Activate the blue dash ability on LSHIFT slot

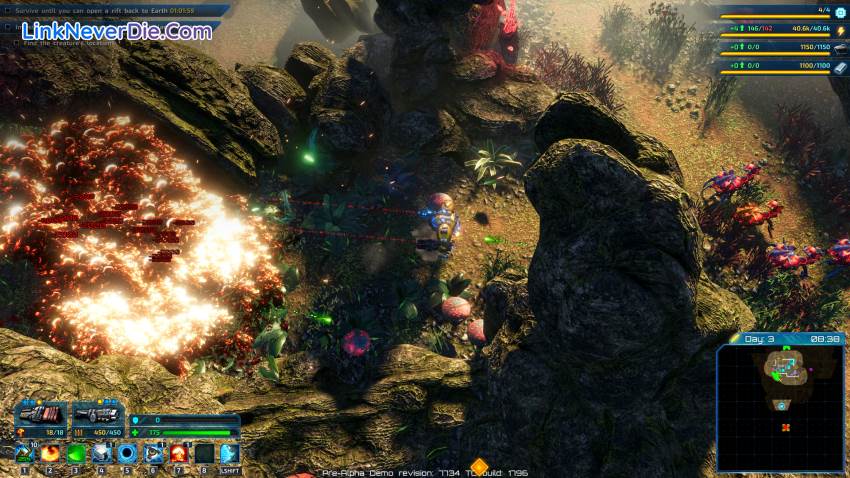pyautogui.click(x=229, y=454)
